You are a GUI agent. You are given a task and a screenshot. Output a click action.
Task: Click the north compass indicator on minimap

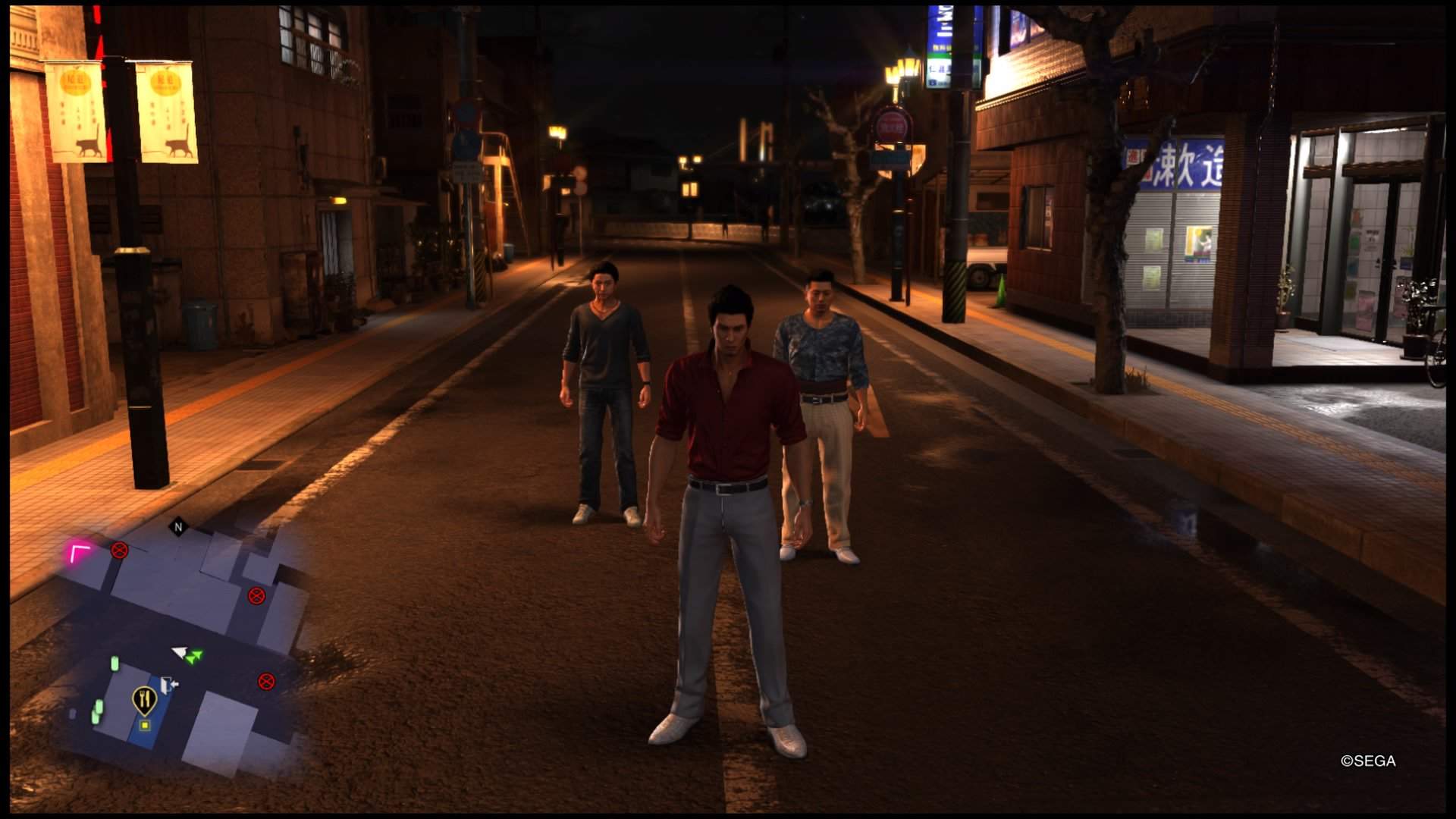[179, 527]
